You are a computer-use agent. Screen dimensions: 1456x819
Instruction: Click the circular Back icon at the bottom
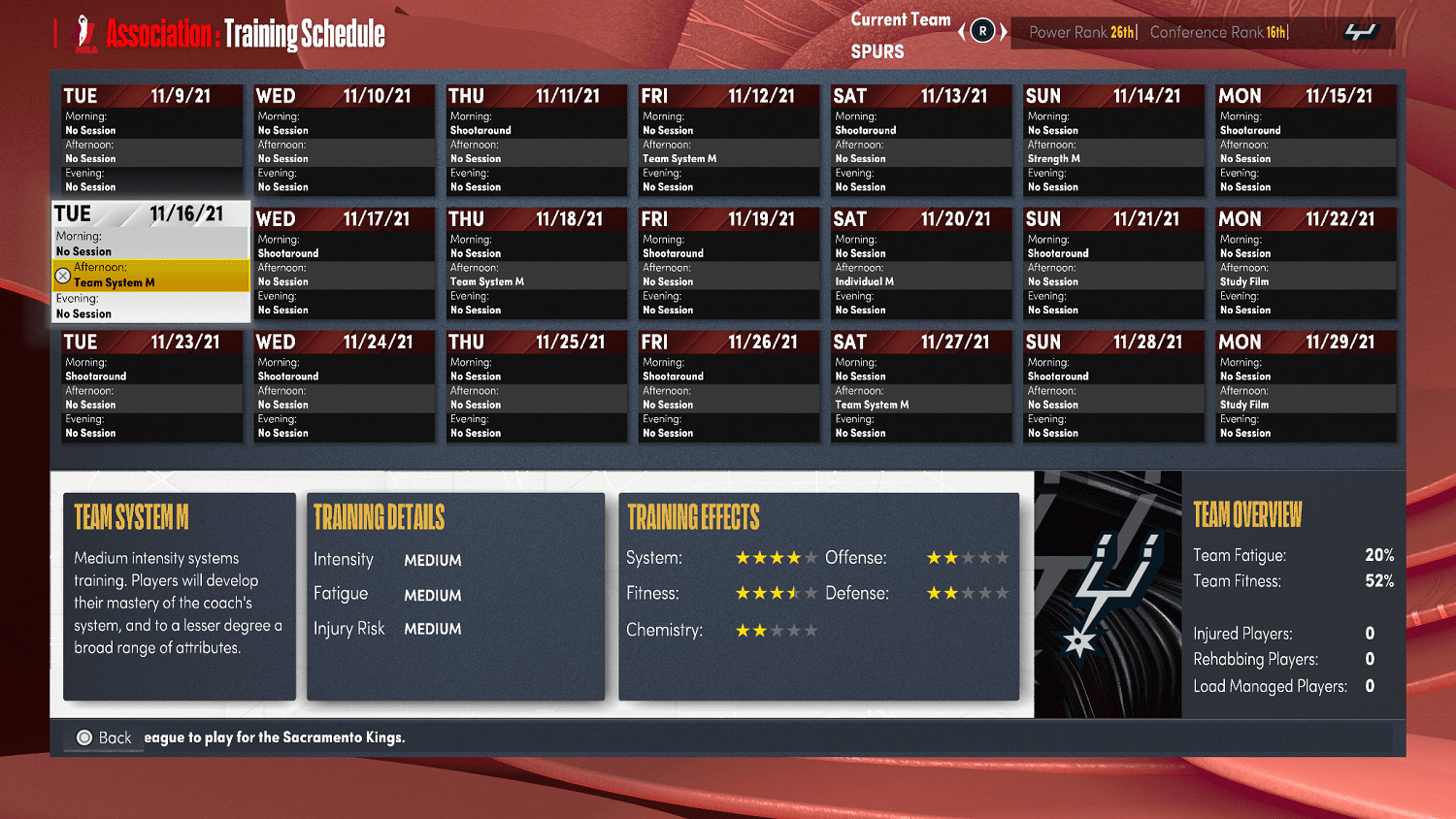pyautogui.click(x=84, y=737)
